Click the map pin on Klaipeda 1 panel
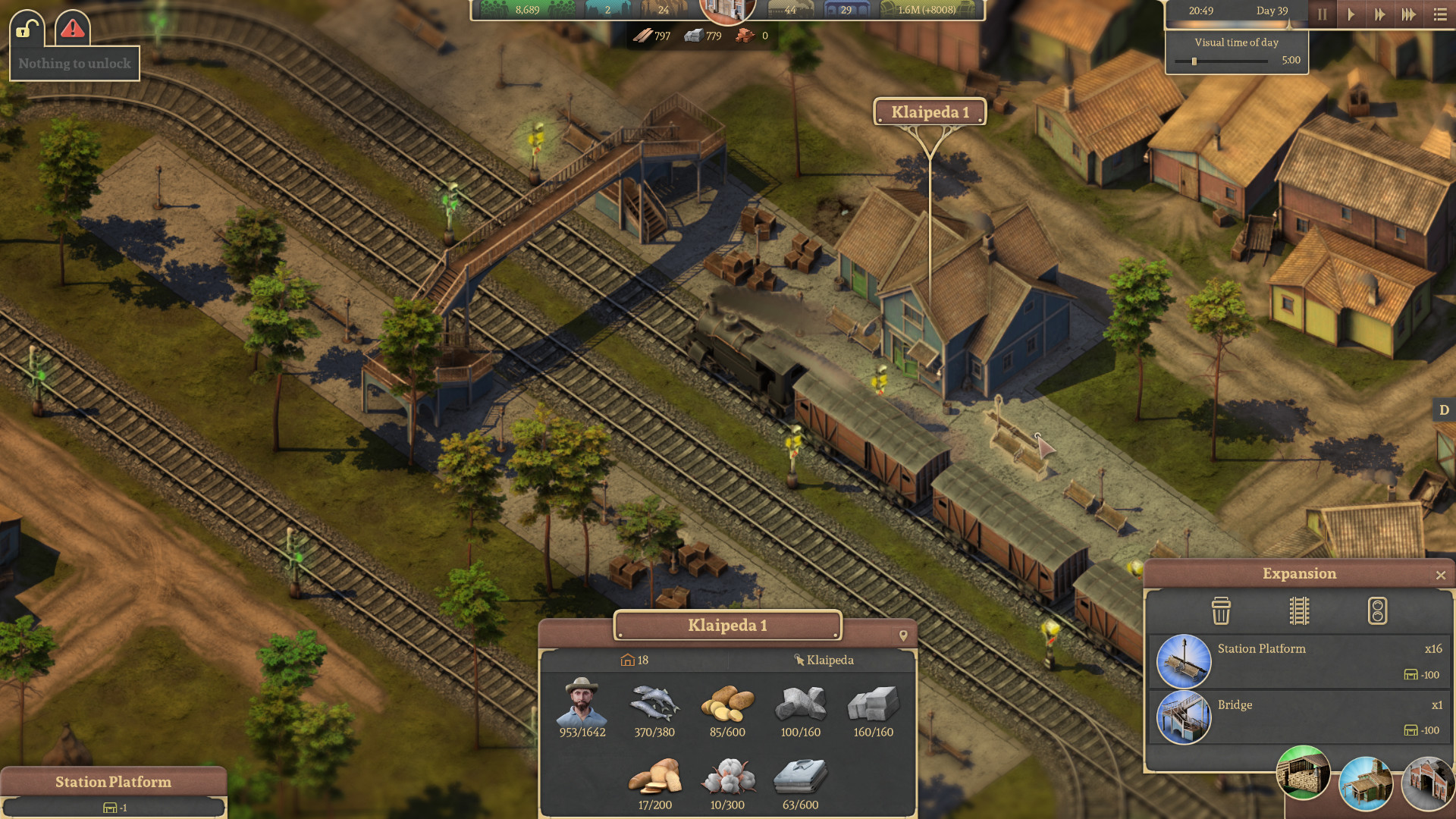The width and height of the screenshot is (1456, 819). click(x=903, y=635)
